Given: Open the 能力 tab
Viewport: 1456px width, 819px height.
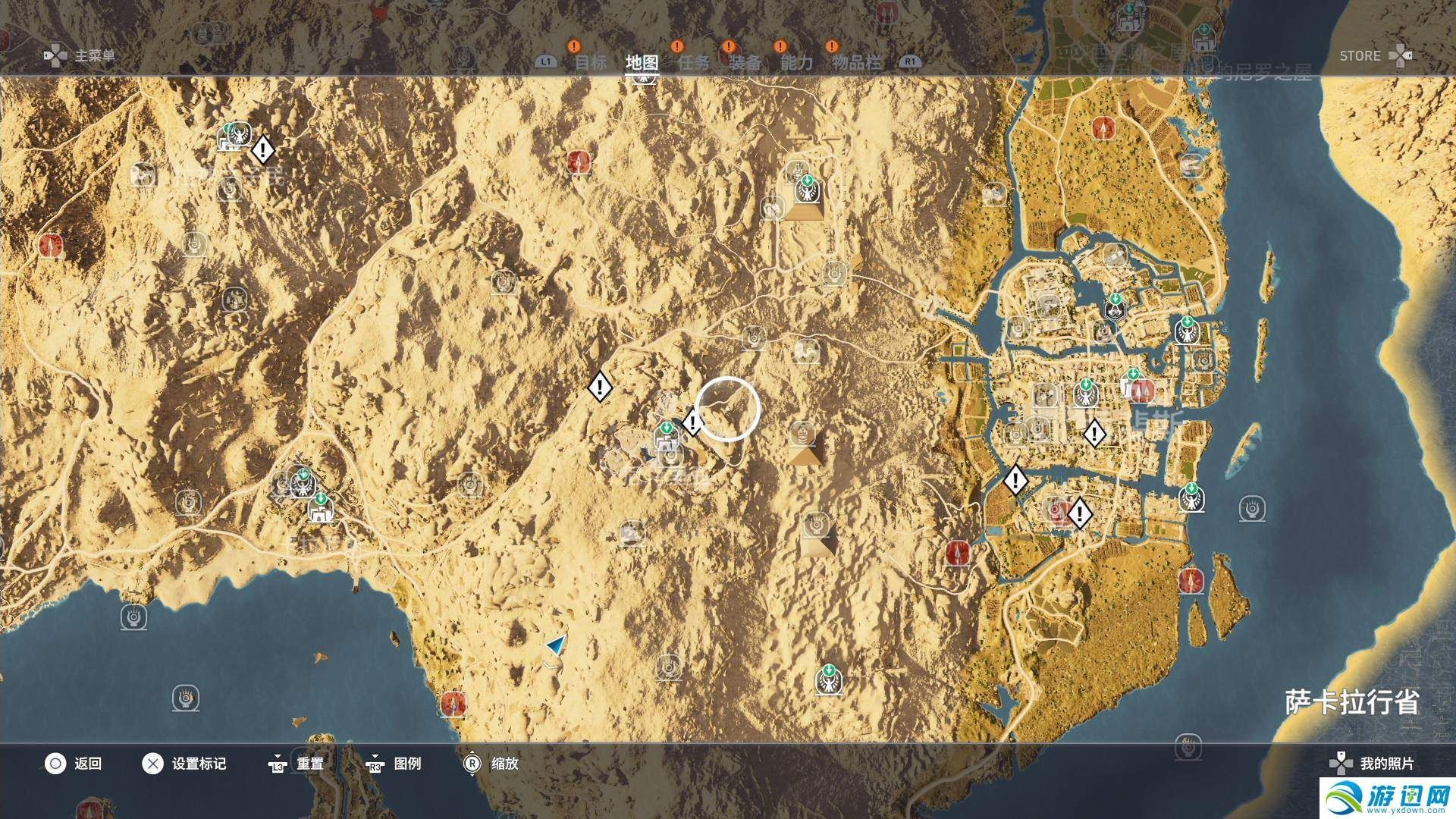Looking at the screenshot, I should [796, 62].
